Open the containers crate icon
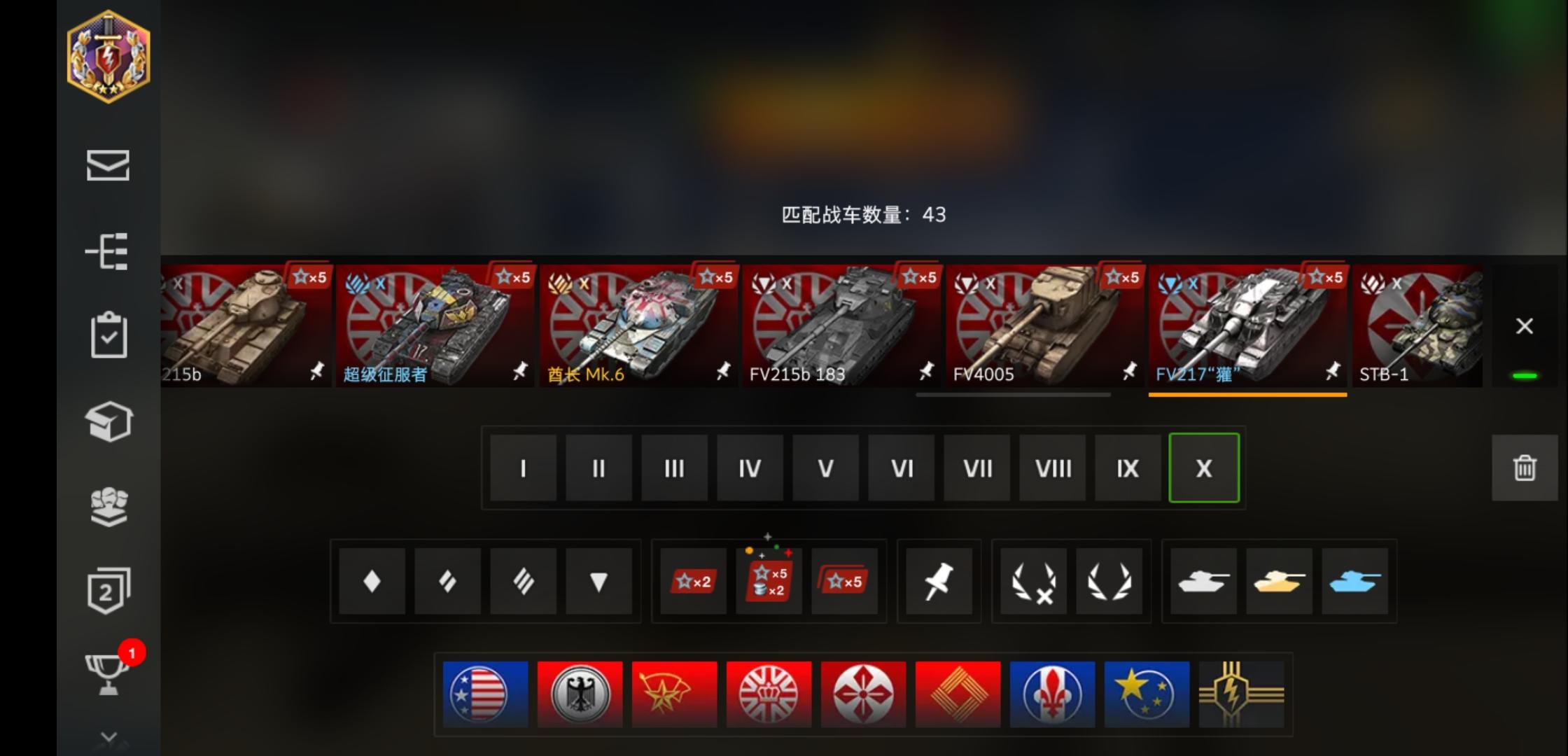 click(x=108, y=421)
